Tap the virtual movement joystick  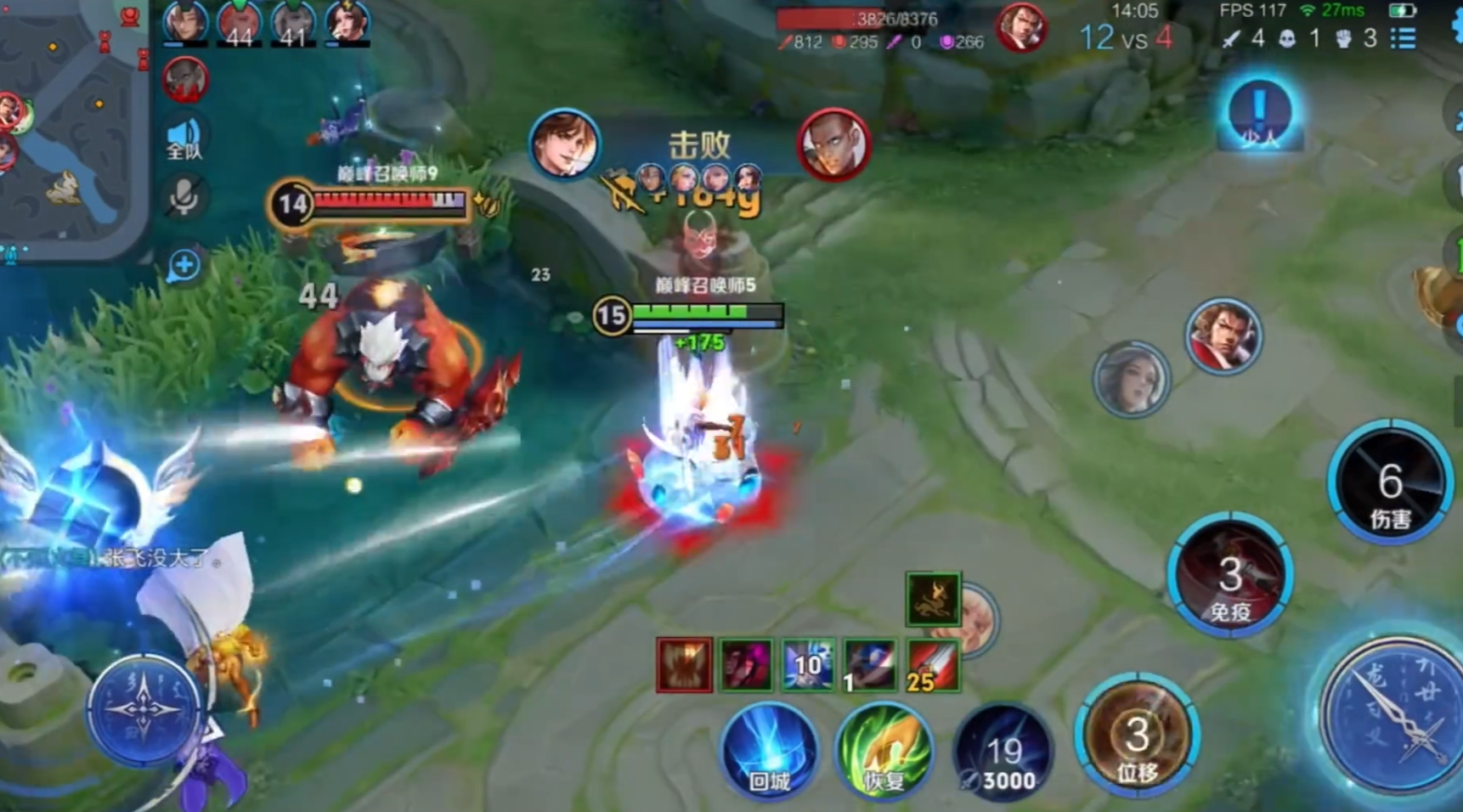pyautogui.click(x=143, y=709)
